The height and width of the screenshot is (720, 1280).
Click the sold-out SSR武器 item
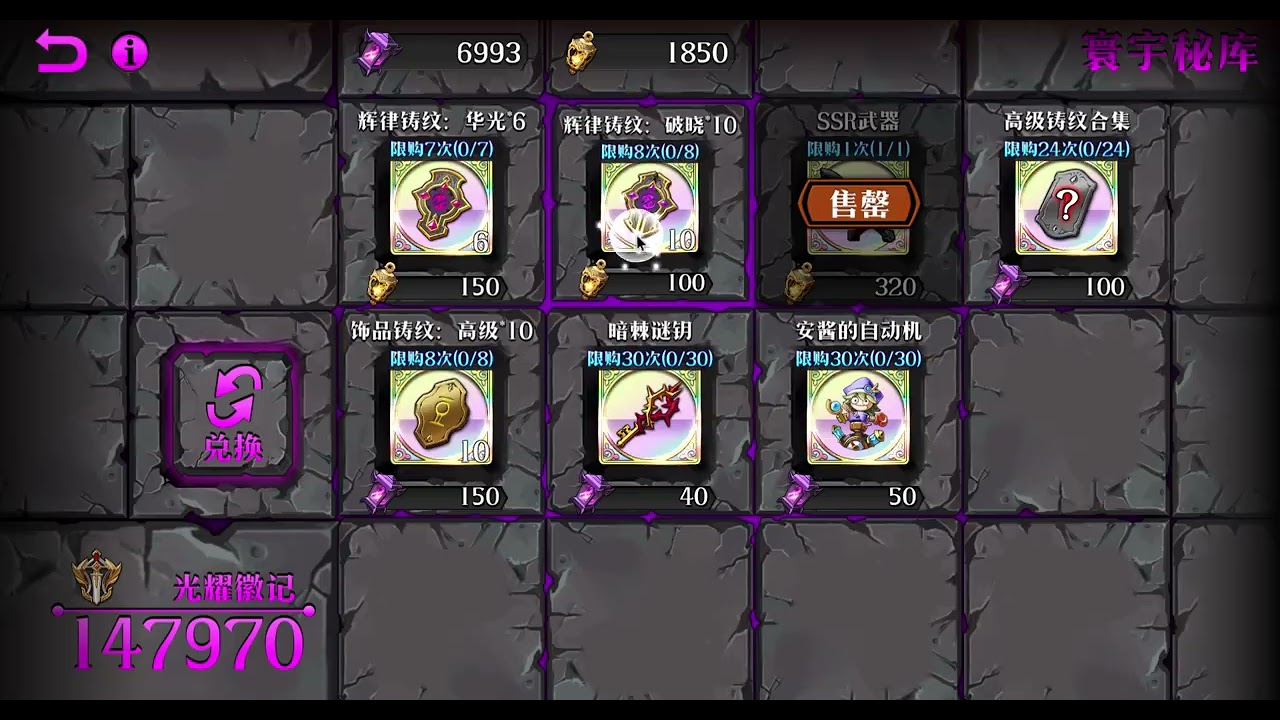point(858,206)
